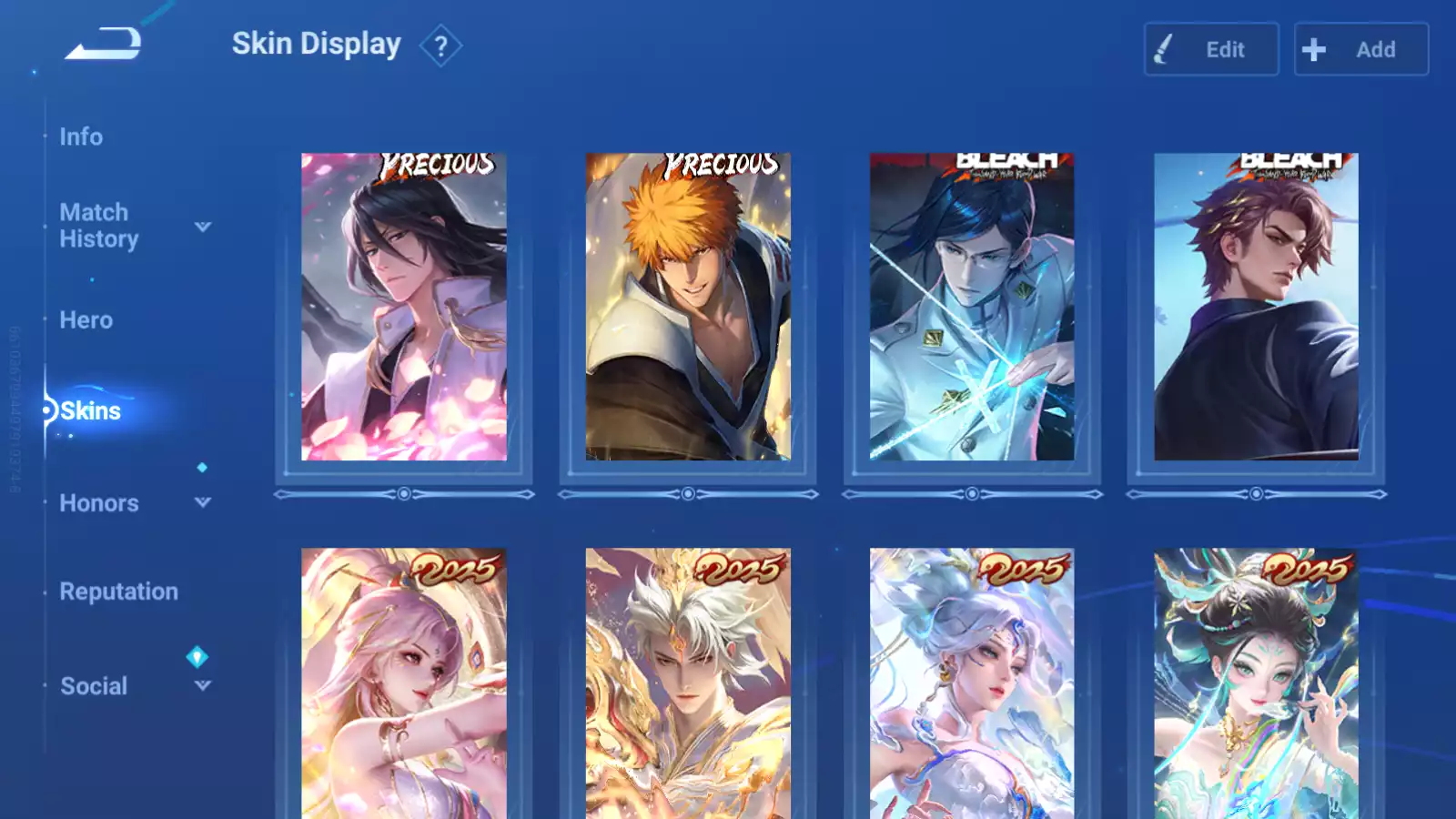Switch to the Reputation tab
The width and height of the screenshot is (1456, 819).
118,591
